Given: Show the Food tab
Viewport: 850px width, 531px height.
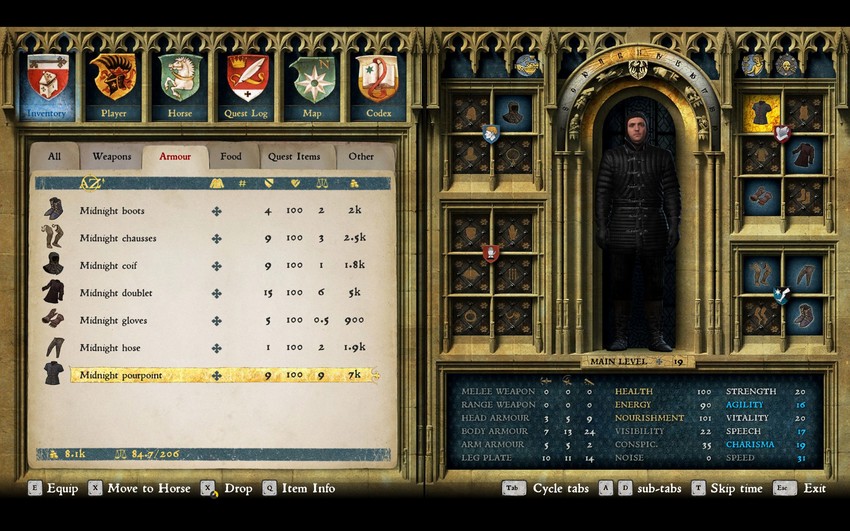Looking at the screenshot, I should (231, 157).
